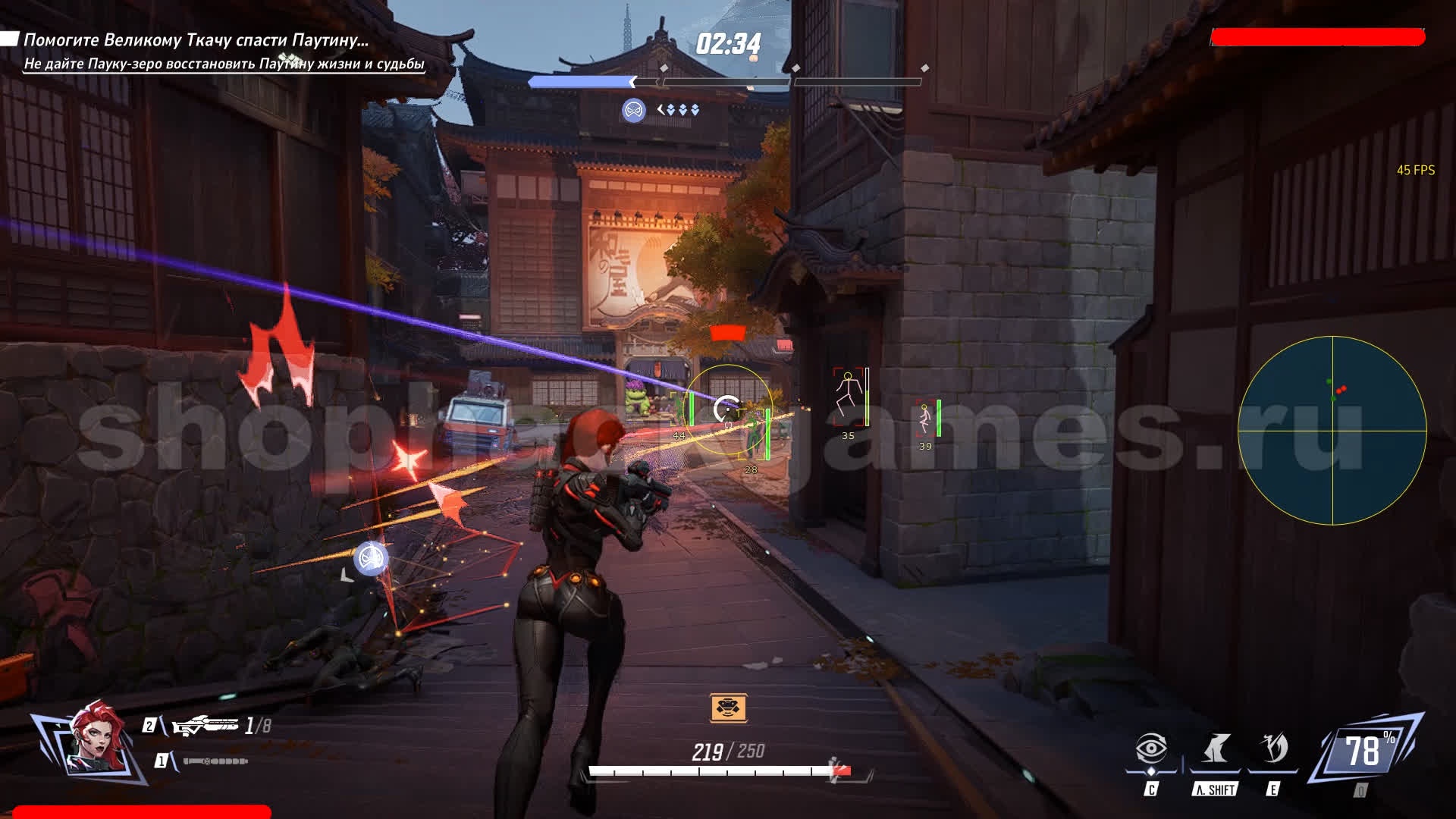Open the circular radar minimap
The width and height of the screenshot is (1456, 819).
(x=1332, y=431)
